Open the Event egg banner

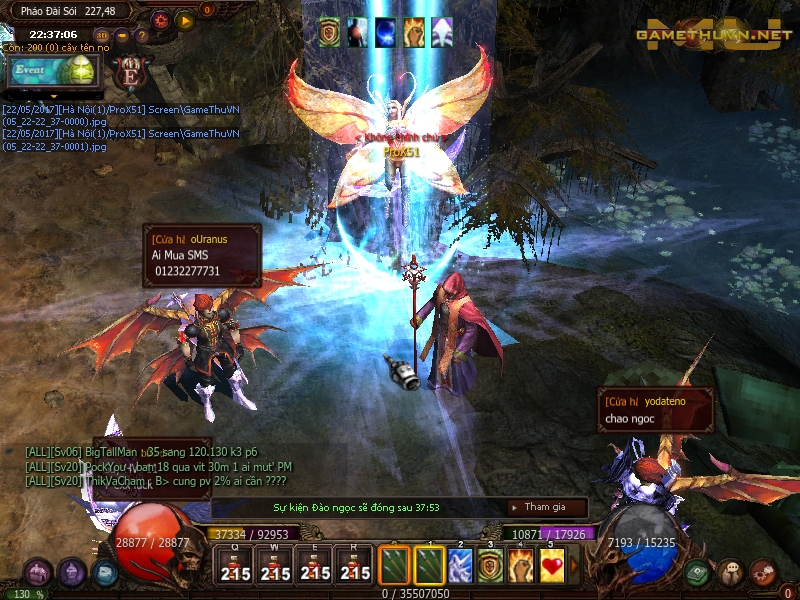pos(50,70)
